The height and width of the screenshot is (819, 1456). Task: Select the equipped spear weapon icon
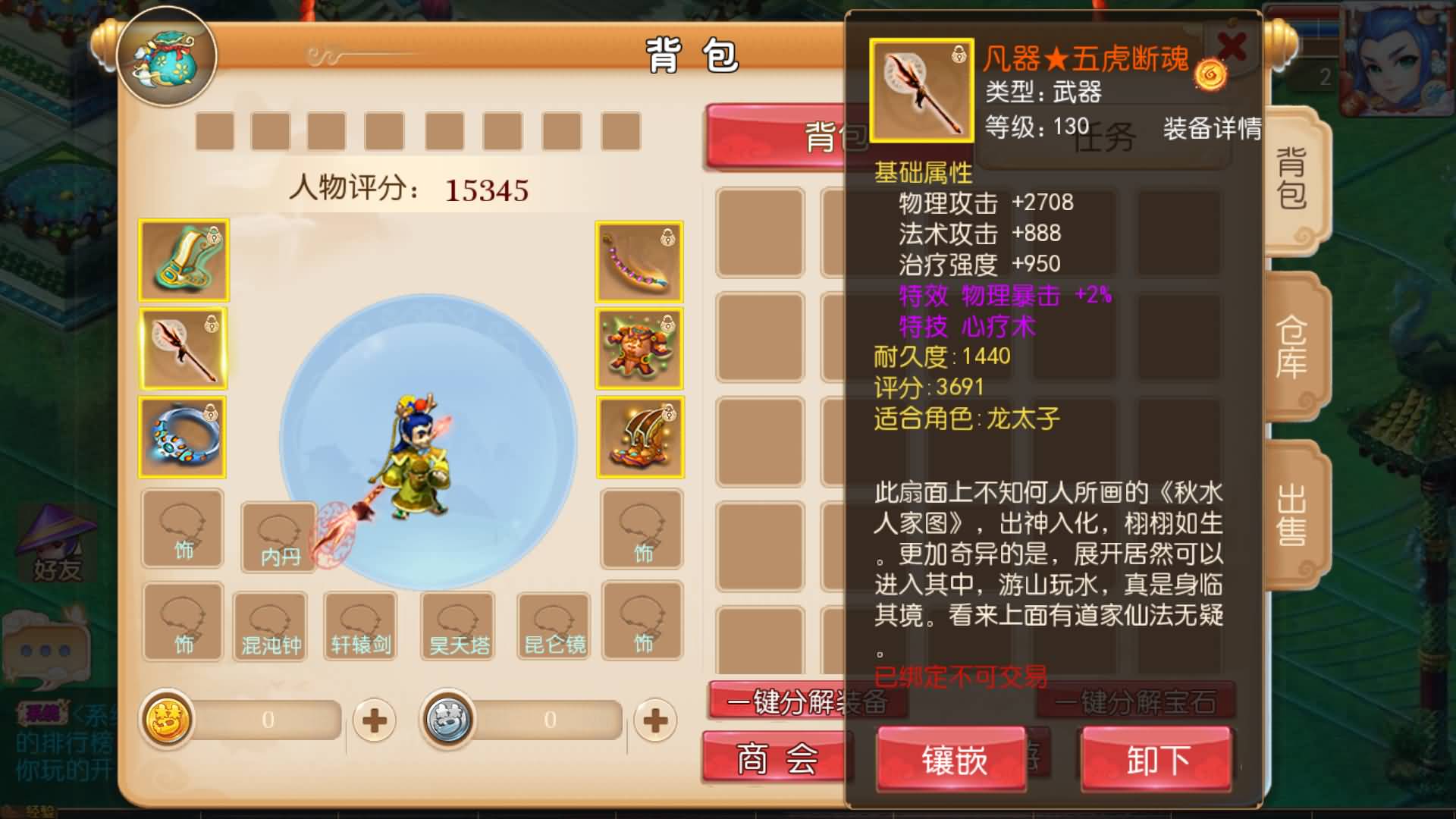tap(182, 349)
